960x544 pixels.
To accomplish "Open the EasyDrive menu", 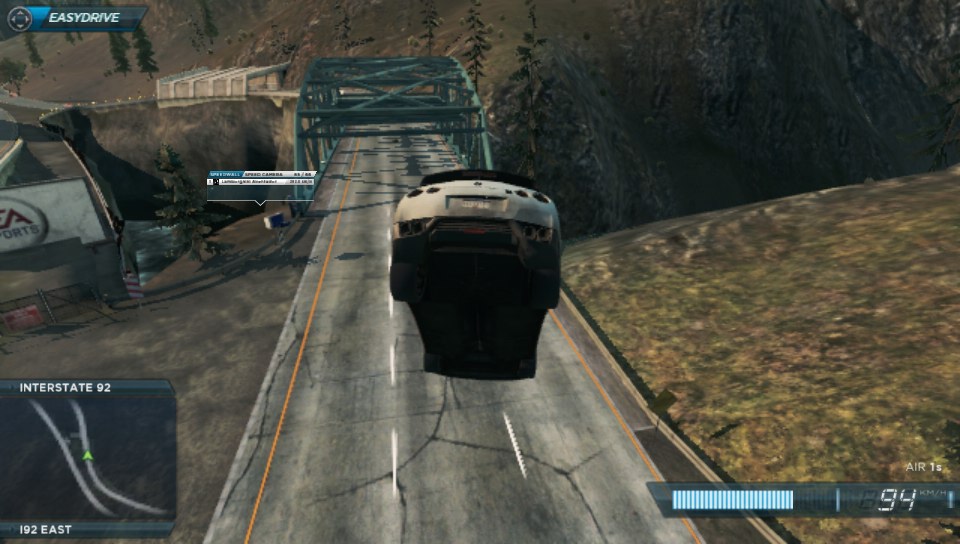I will [74, 17].
